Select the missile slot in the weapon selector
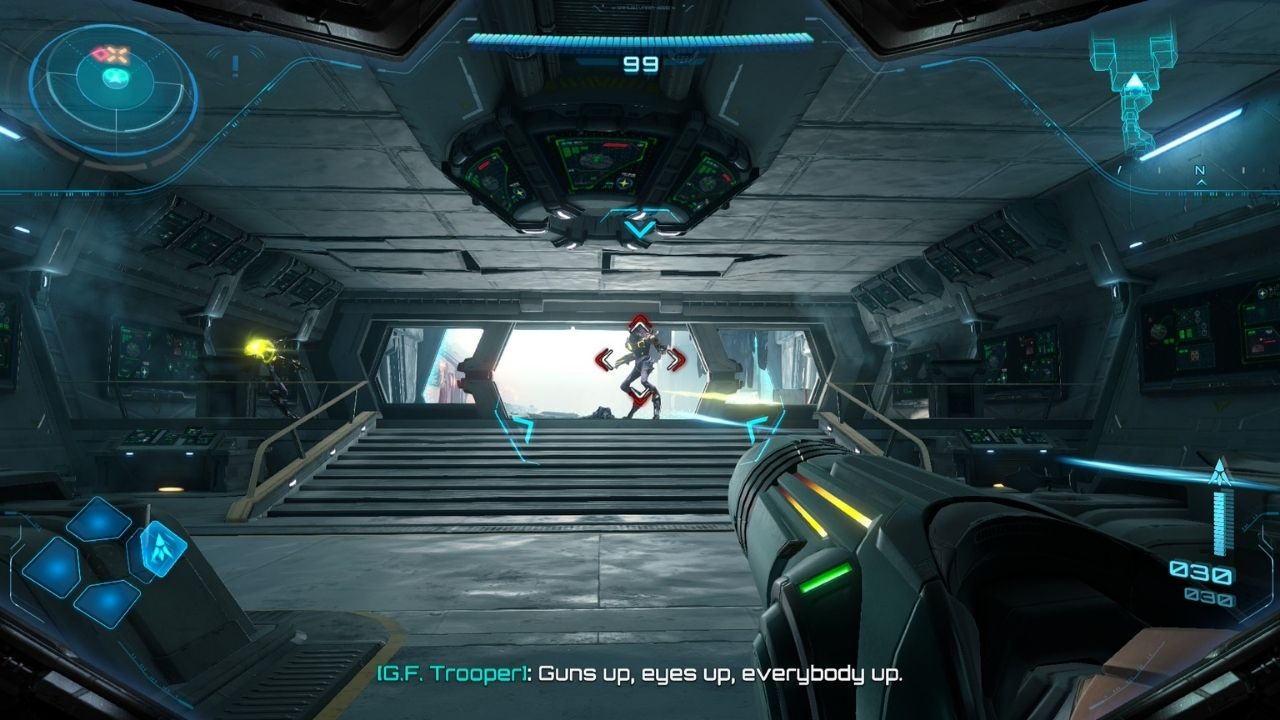This screenshot has width=1280, height=720. [x=157, y=549]
